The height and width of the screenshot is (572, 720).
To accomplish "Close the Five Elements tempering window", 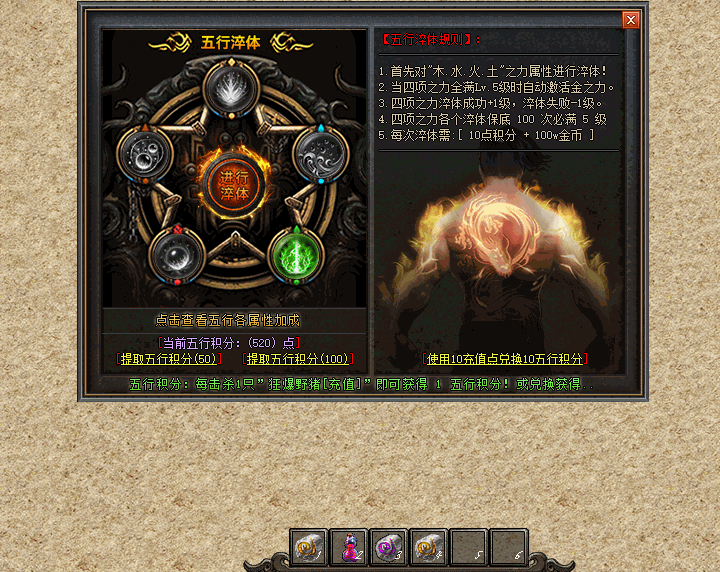I will click(x=630, y=20).
